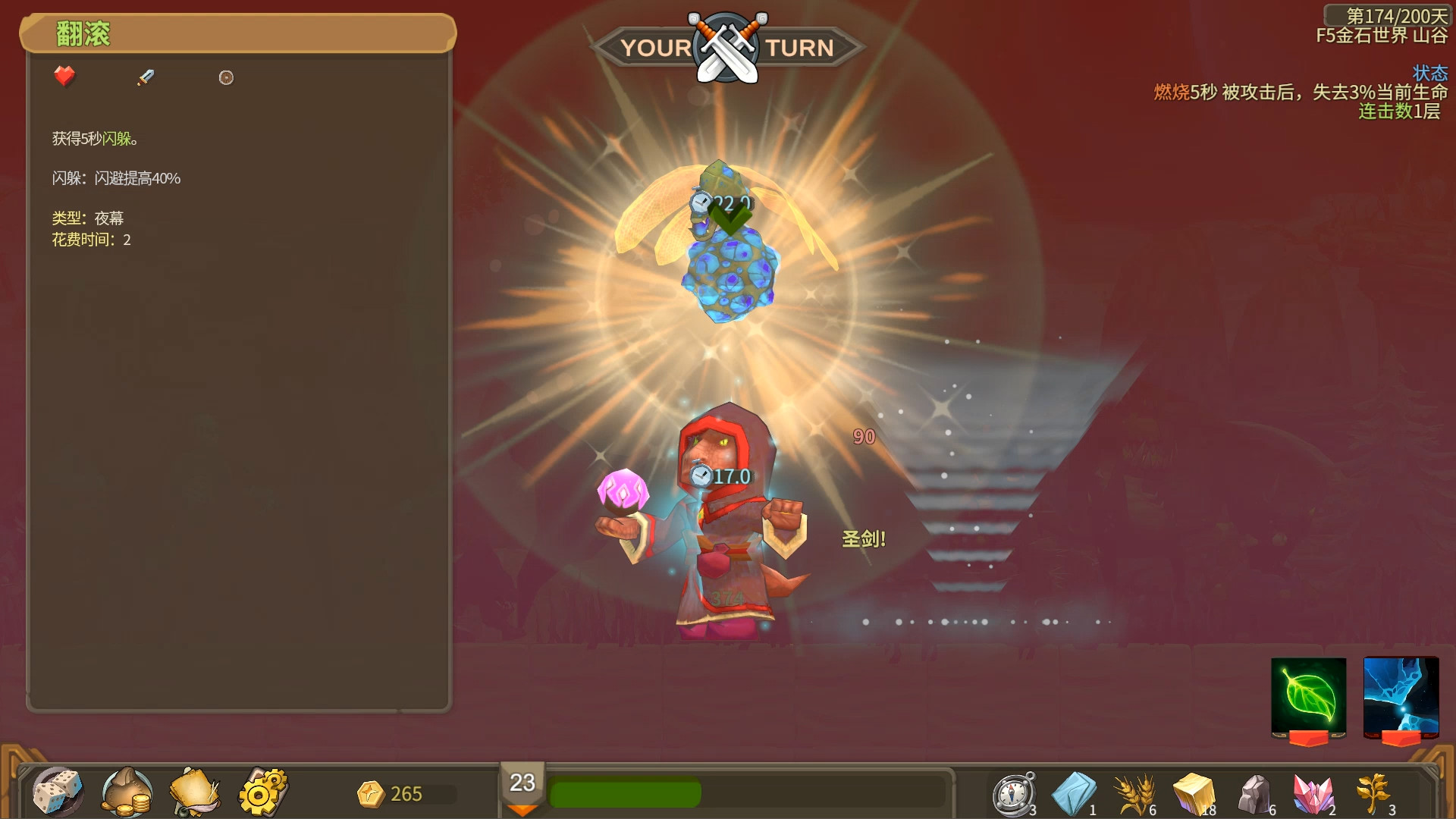Click the stone resource icon
The image size is (1456, 819).
click(1256, 792)
